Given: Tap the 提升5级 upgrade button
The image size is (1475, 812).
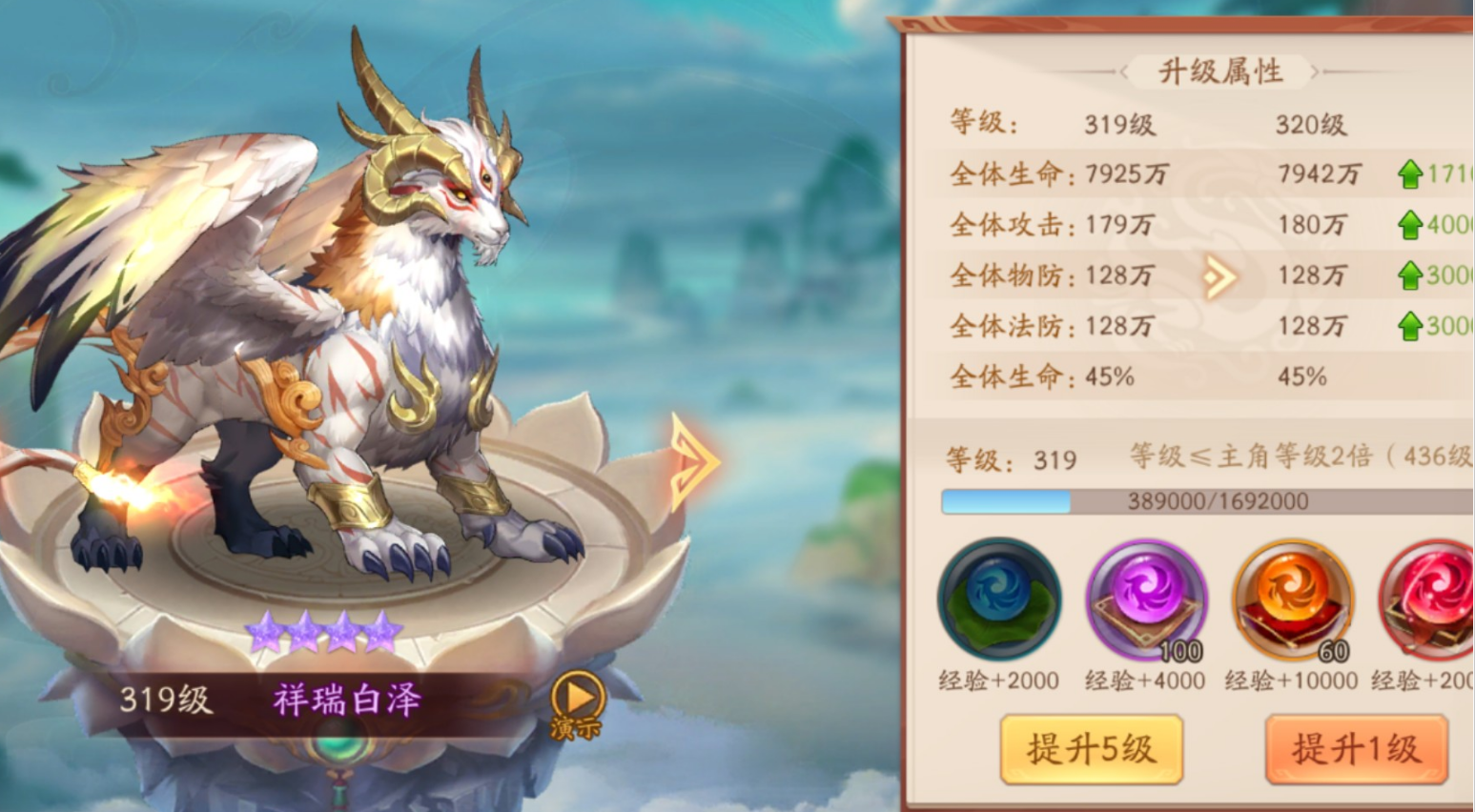Looking at the screenshot, I should tap(1092, 749).
